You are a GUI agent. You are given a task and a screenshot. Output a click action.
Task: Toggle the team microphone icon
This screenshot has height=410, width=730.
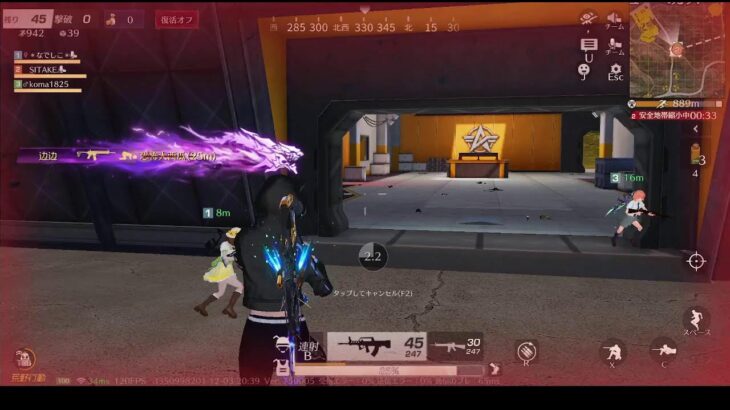pyautogui.click(x=615, y=45)
